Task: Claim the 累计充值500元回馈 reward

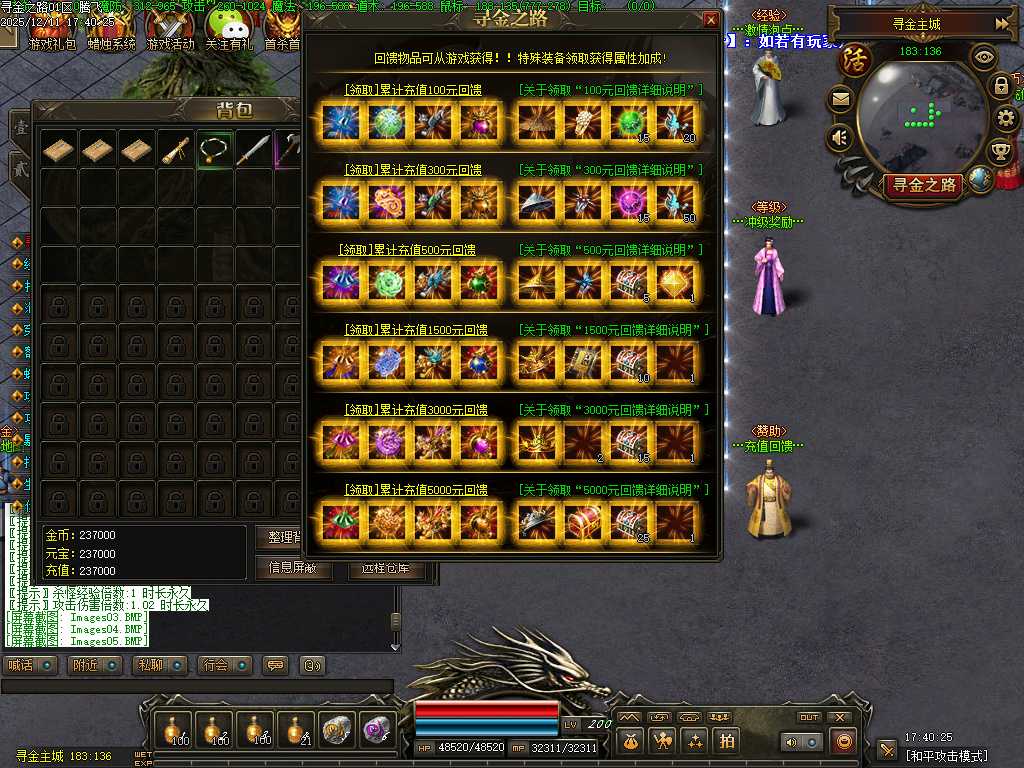Action: point(412,249)
